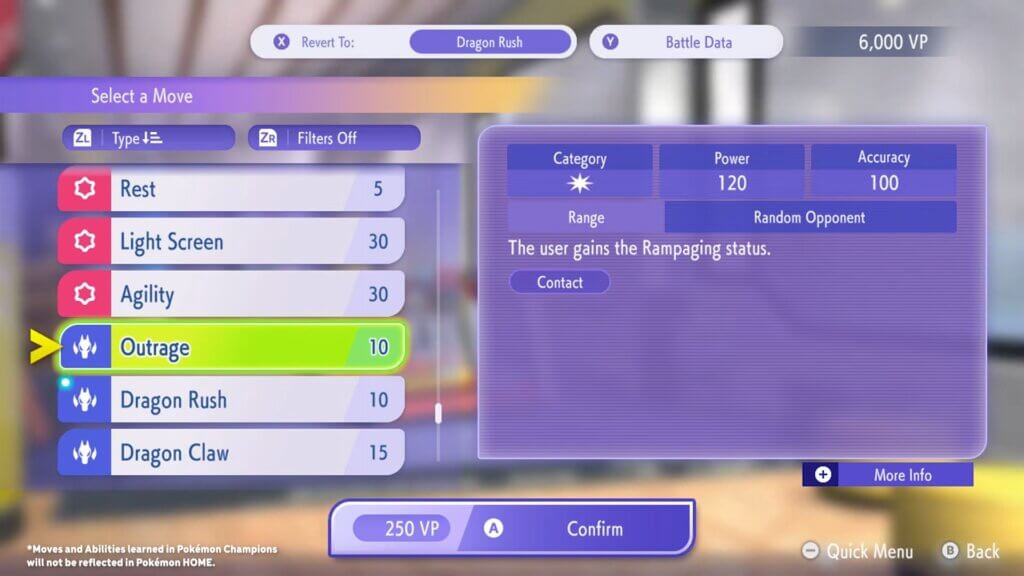Select the Dragon Claw move
This screenshot has width=1024, height=576.
(x=231, y=453)
